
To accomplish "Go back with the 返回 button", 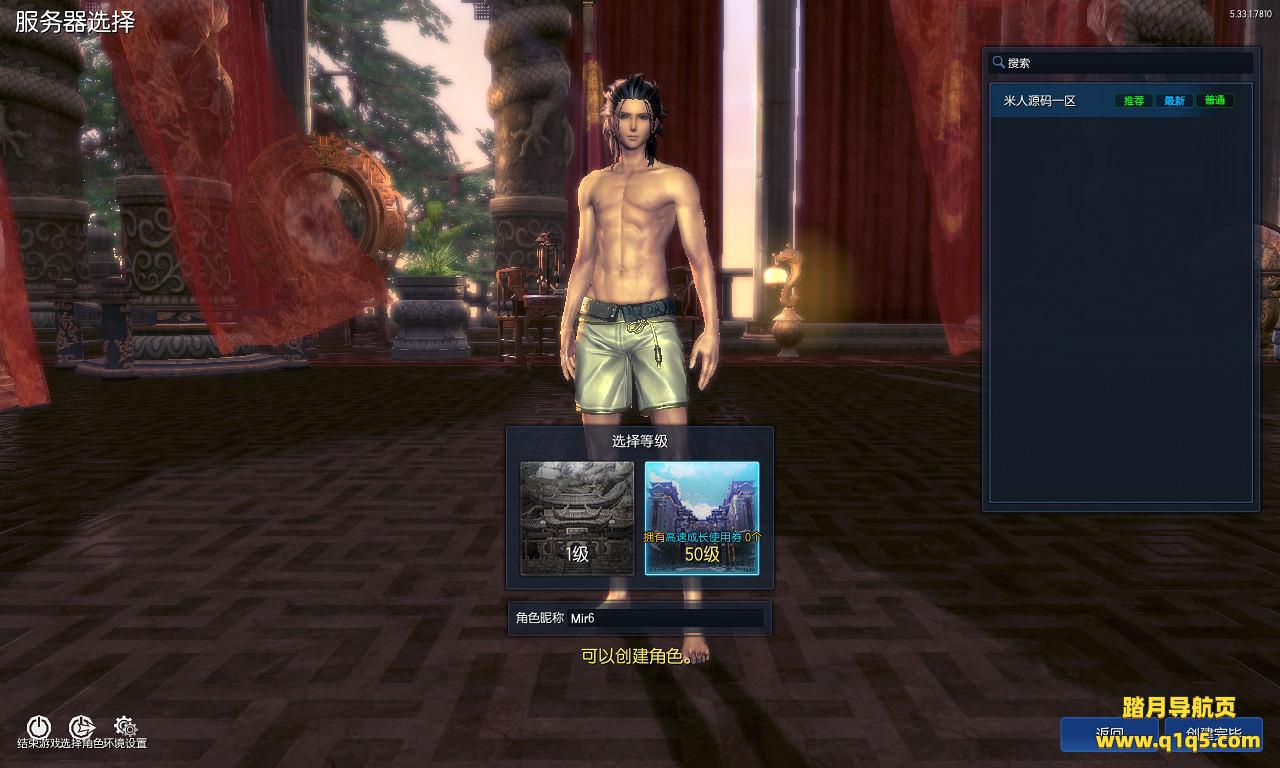I will click(1109, 735).
